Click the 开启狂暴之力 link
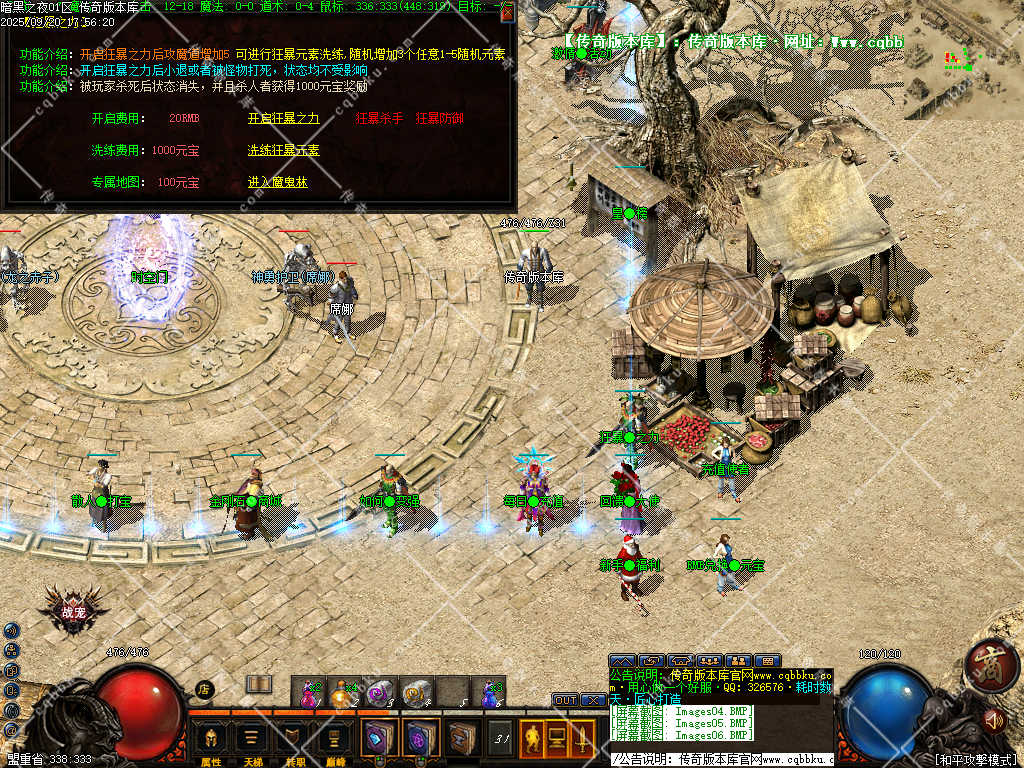Screen dimensions: 1024x768 [283, 118]
